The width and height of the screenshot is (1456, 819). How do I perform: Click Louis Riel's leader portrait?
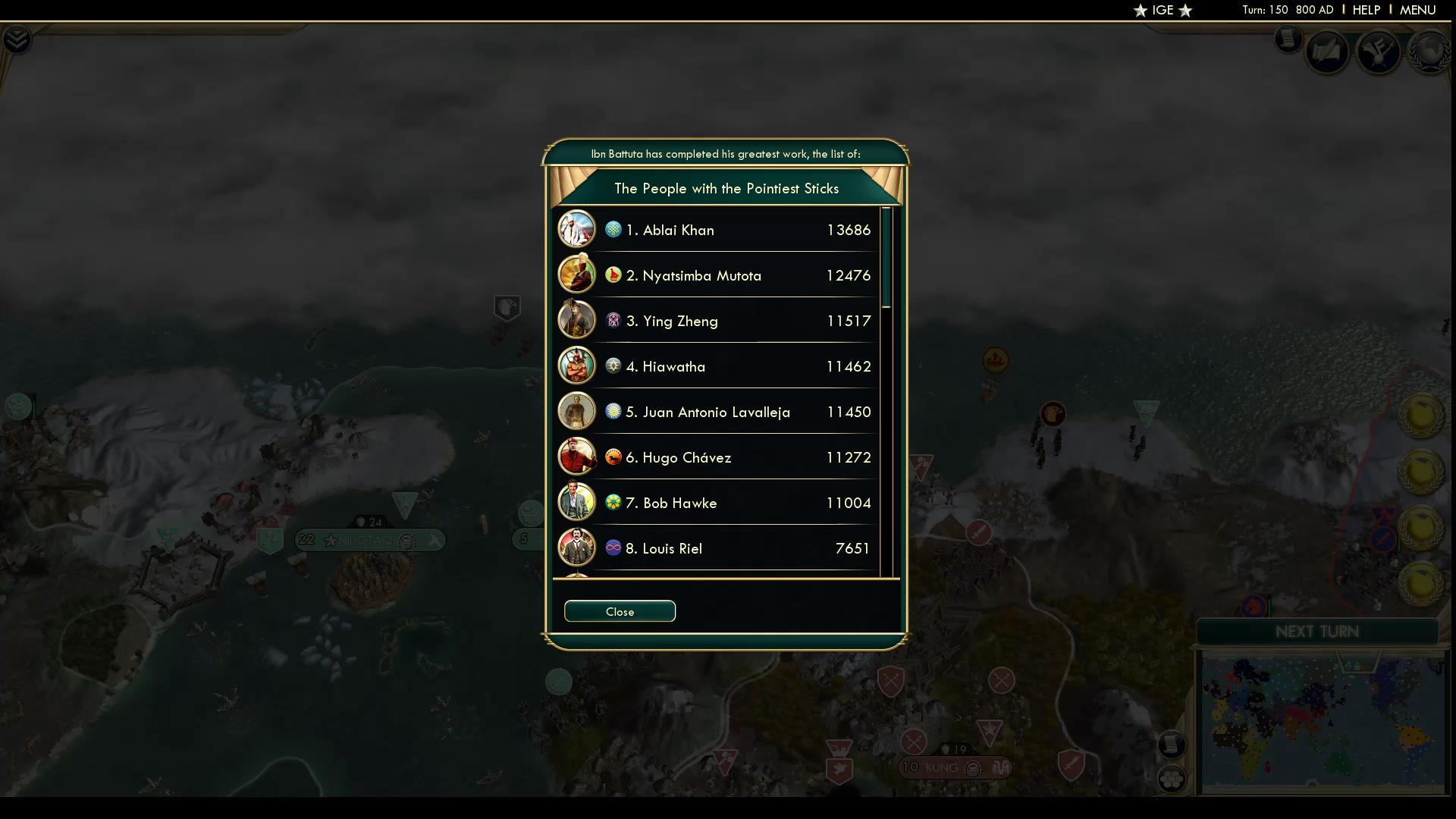[577, 548]
